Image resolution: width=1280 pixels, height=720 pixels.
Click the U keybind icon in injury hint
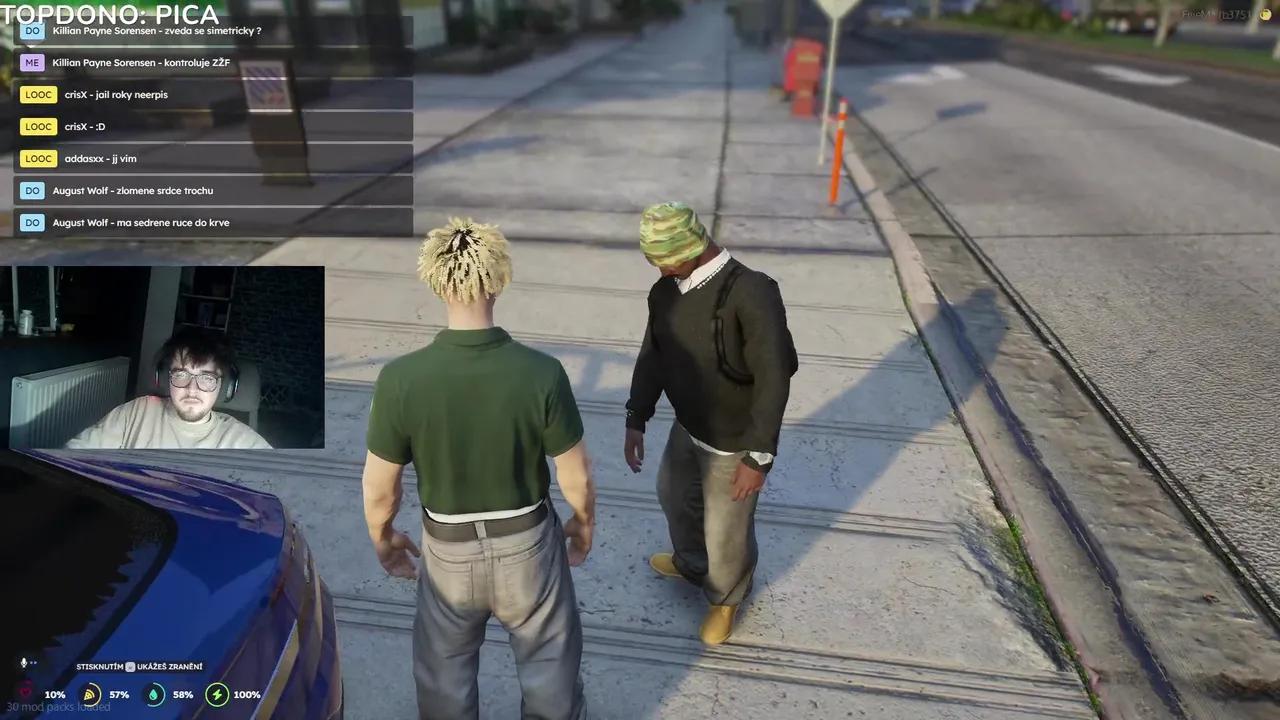tap(130, 666)
